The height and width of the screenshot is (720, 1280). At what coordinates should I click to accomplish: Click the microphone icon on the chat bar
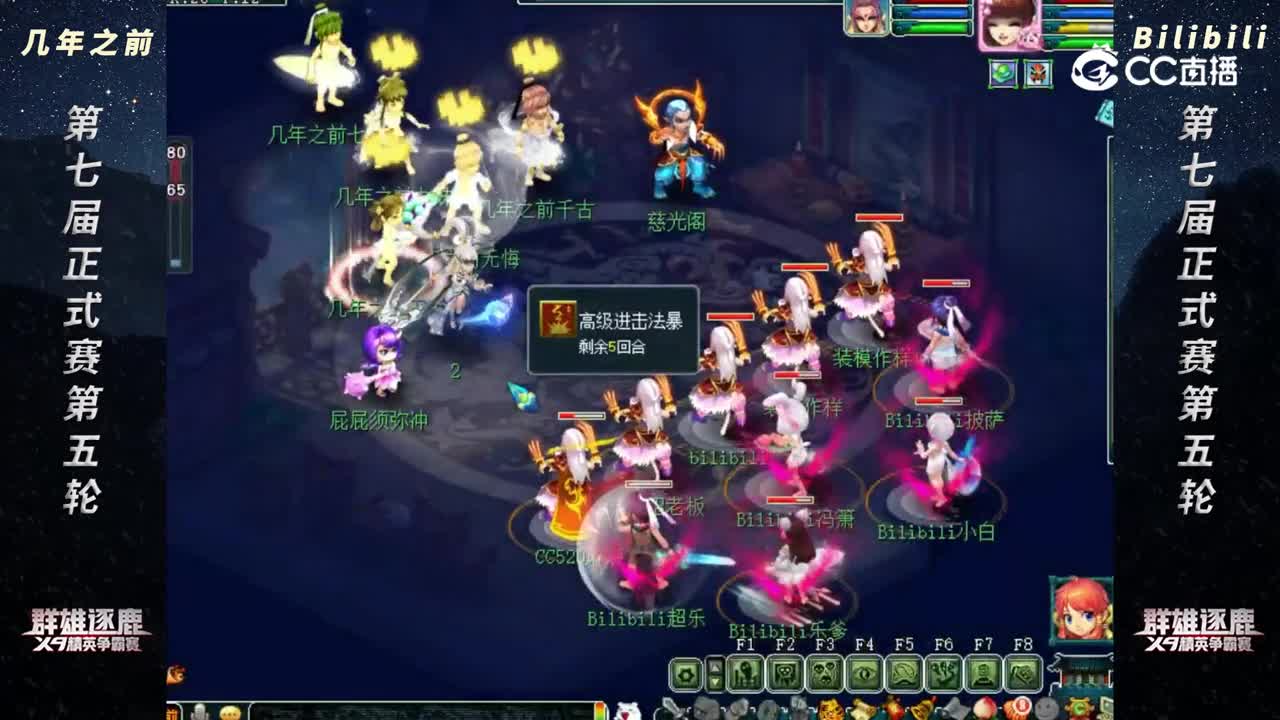(200, 712)
